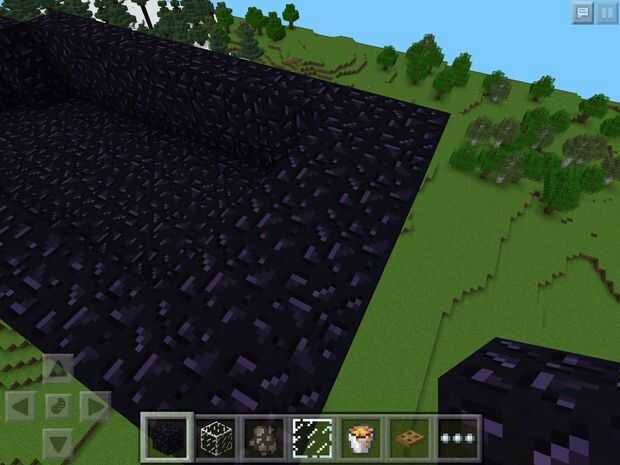The height and width of the screenshot is (465, 620).
Task: Select the obsidian block hotbar slot
Action: tap(165, 438)
